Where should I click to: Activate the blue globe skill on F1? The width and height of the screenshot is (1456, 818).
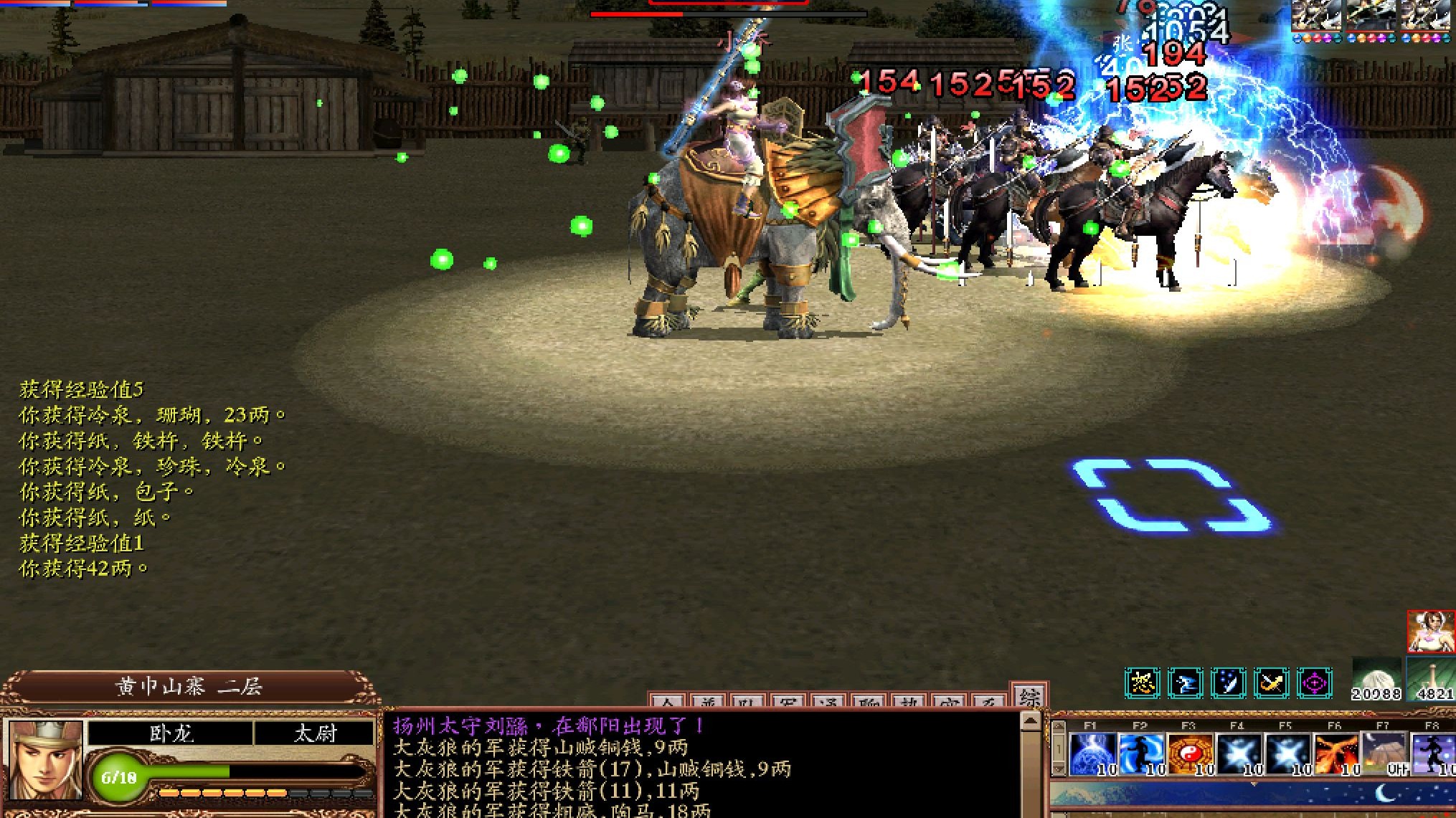1092,754
